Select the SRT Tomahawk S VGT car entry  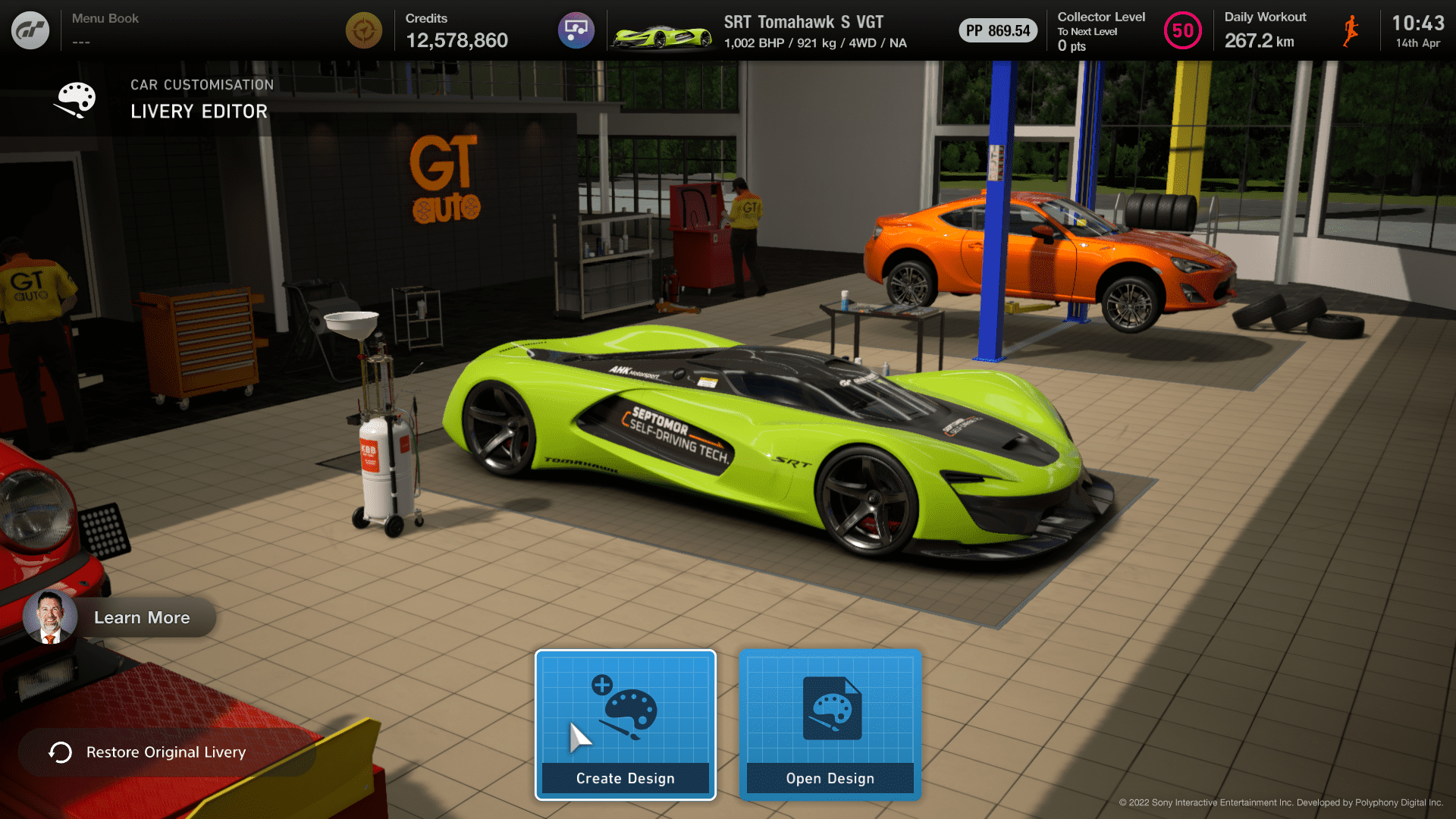[758, 31]
